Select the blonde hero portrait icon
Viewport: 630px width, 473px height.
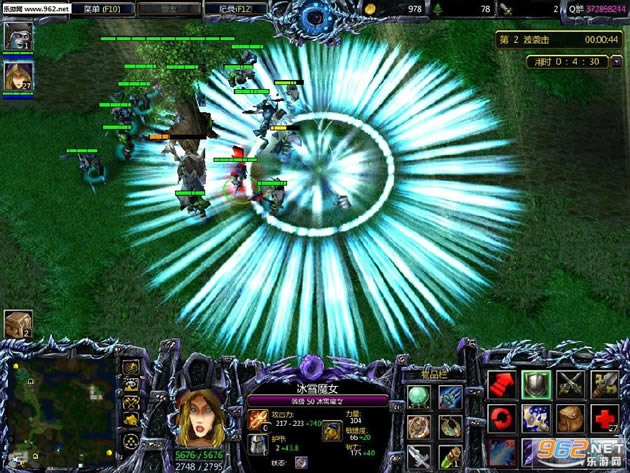pos(18,74)
